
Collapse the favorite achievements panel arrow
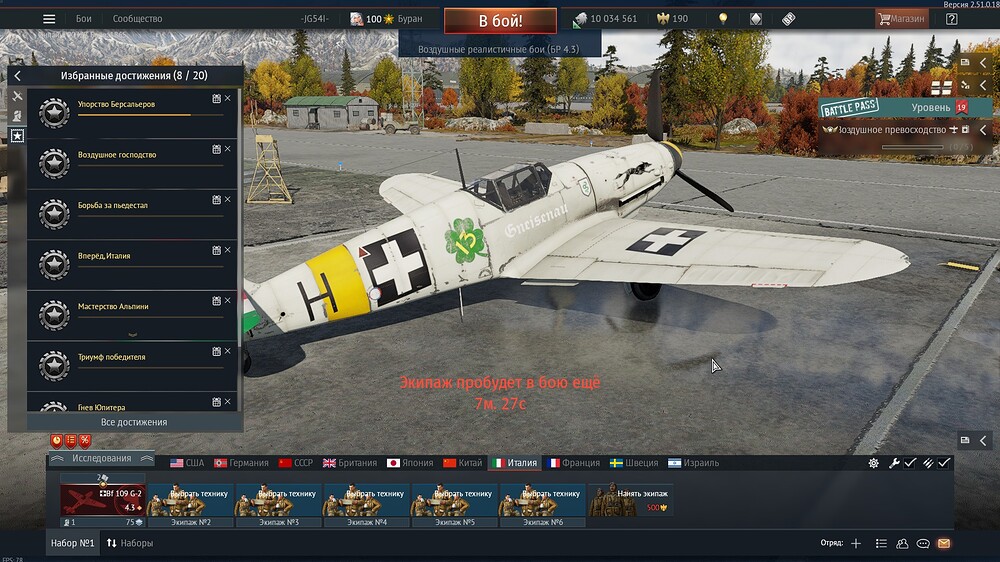(x=17, y=76)
